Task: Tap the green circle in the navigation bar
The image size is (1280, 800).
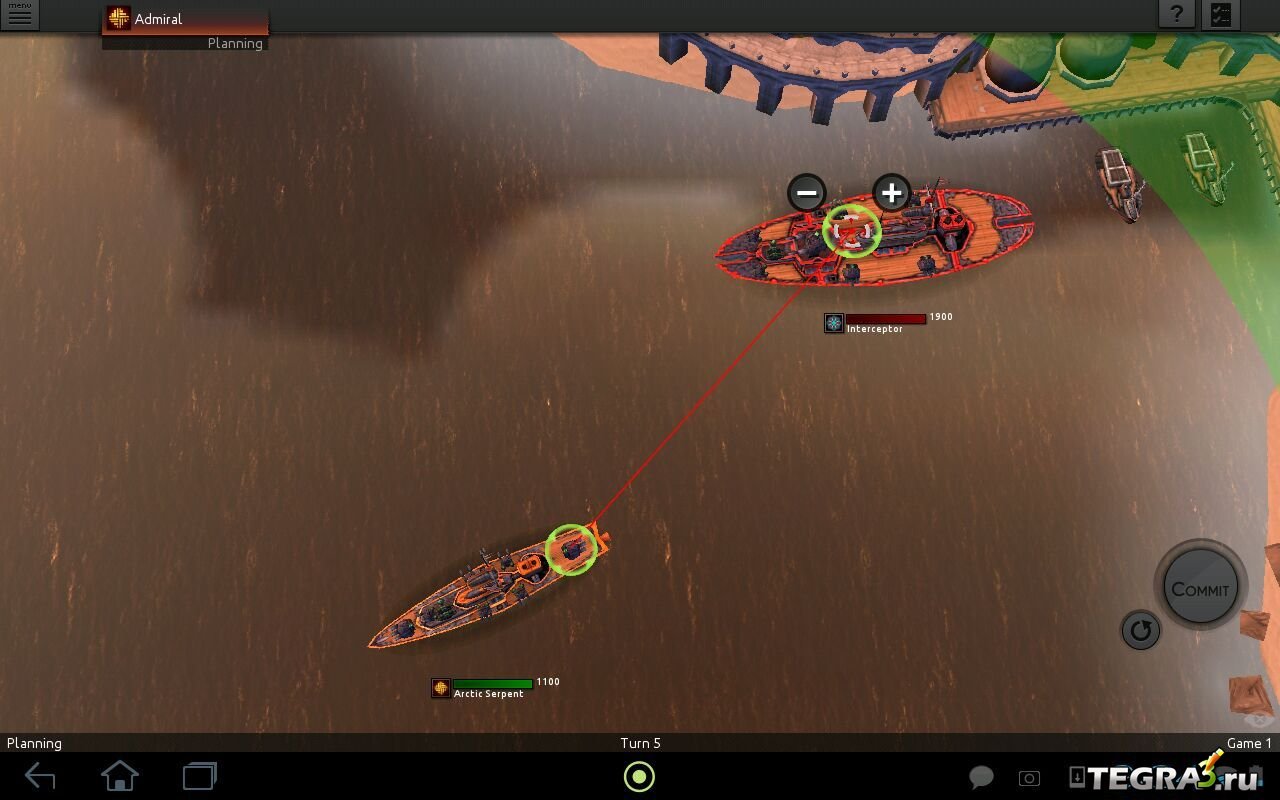Action: (639, 776)
